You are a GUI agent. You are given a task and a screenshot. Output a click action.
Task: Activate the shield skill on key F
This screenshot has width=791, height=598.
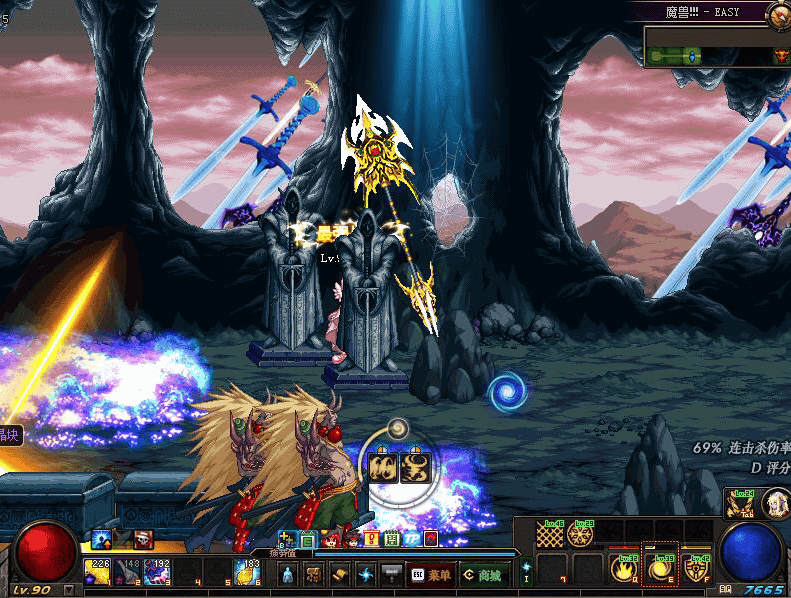click(695, 568)
